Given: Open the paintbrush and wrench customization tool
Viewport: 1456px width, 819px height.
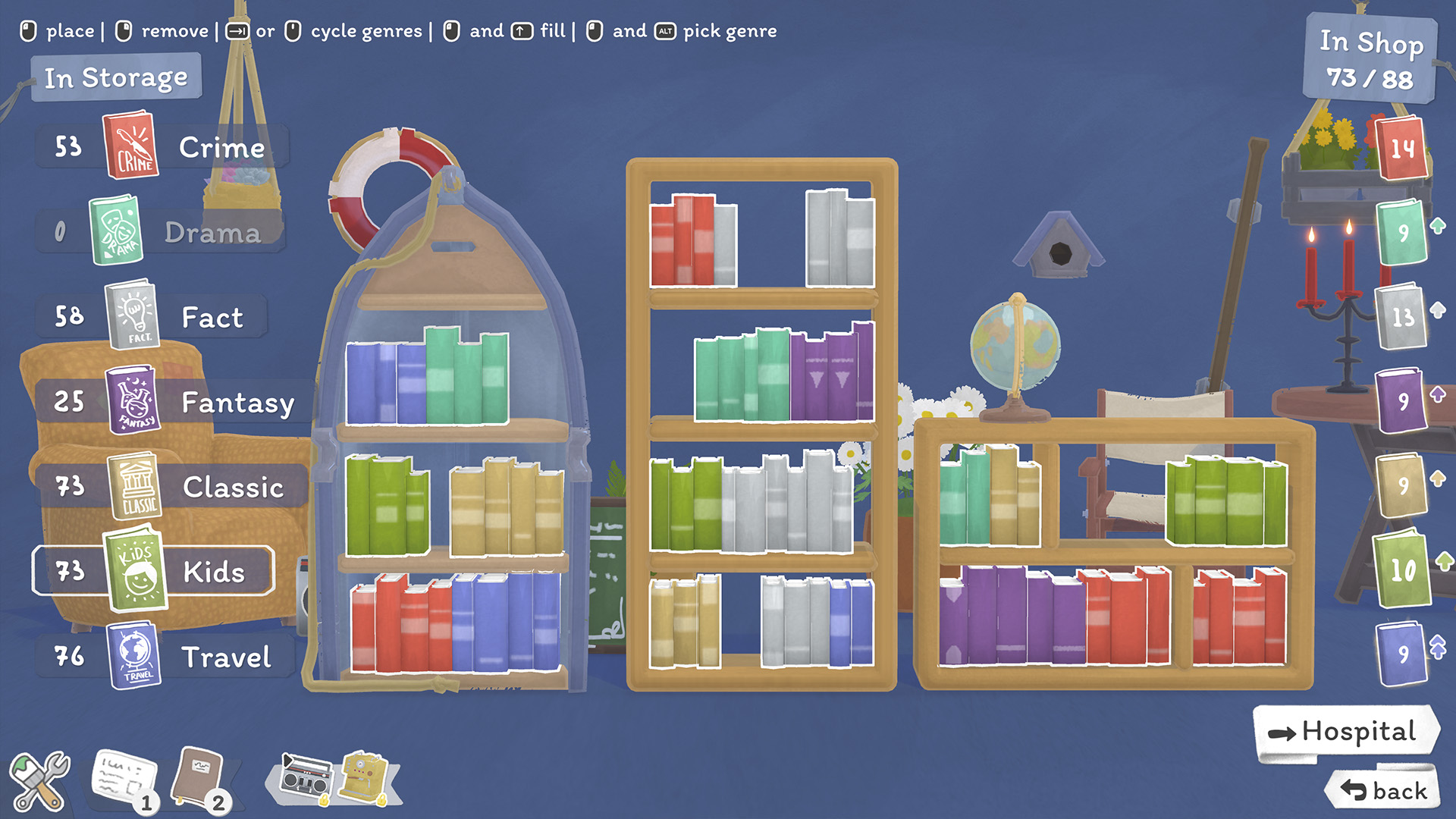Looking at the screenshot, I should coord(39,781).
